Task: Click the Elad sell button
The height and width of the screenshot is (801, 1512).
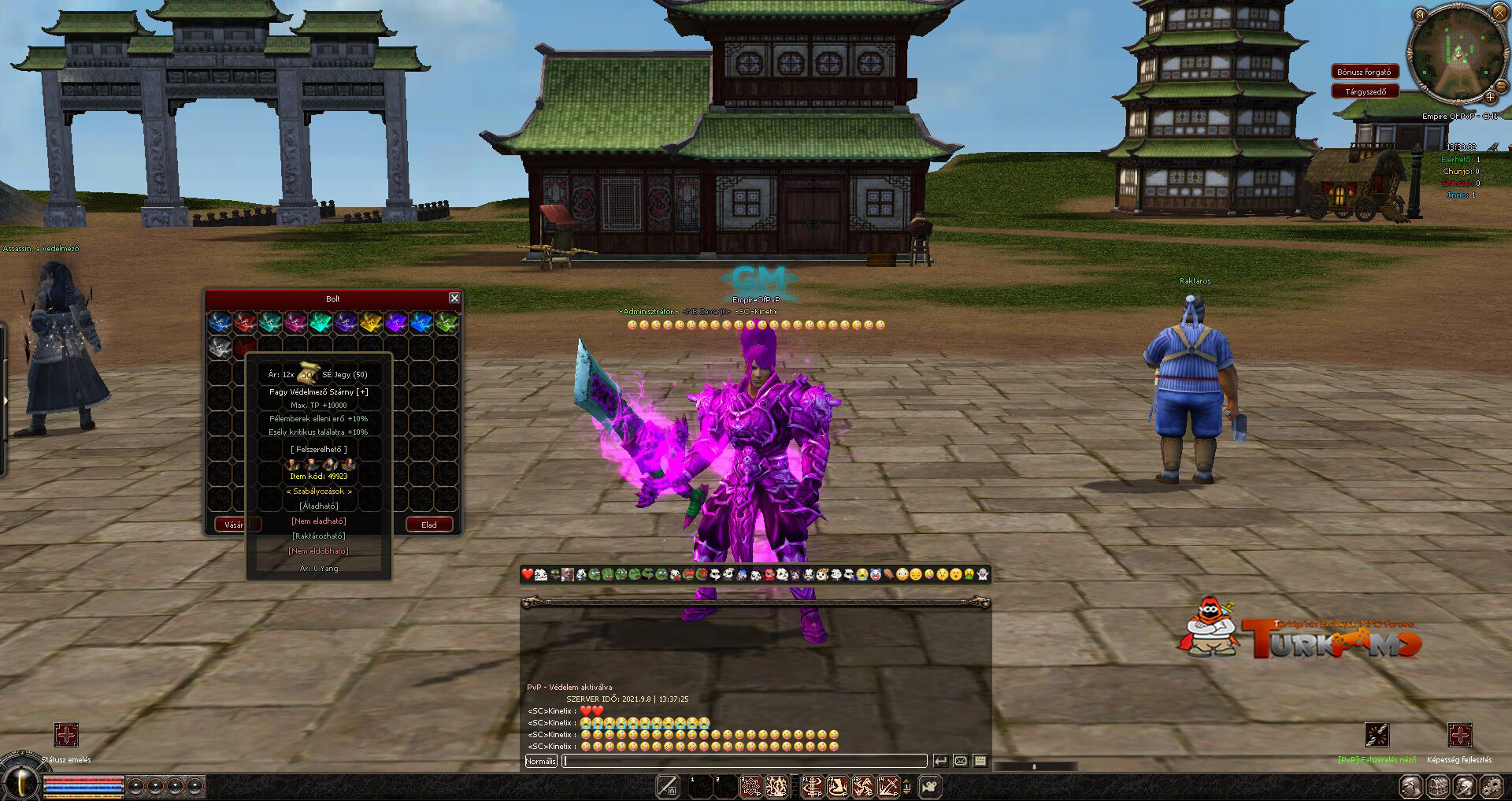Action: click(x=429, y=525)
